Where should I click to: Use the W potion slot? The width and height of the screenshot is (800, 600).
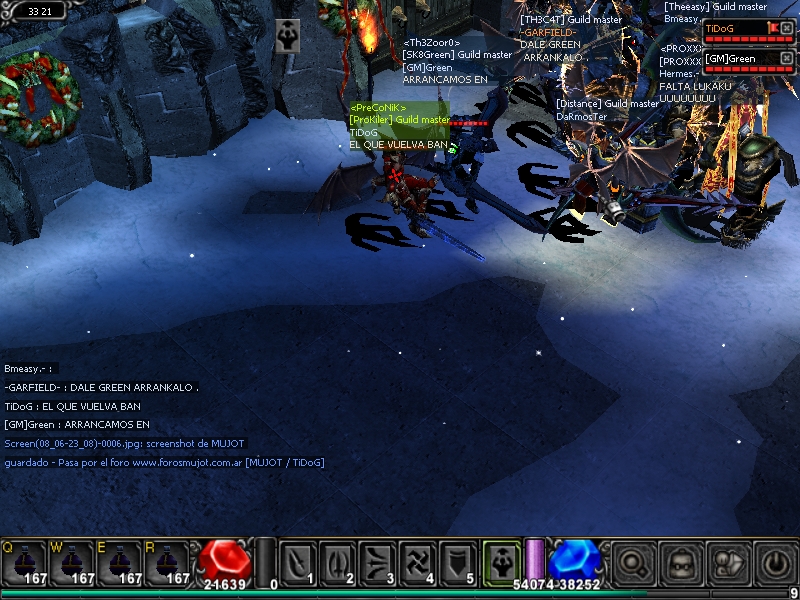[71, 564]
